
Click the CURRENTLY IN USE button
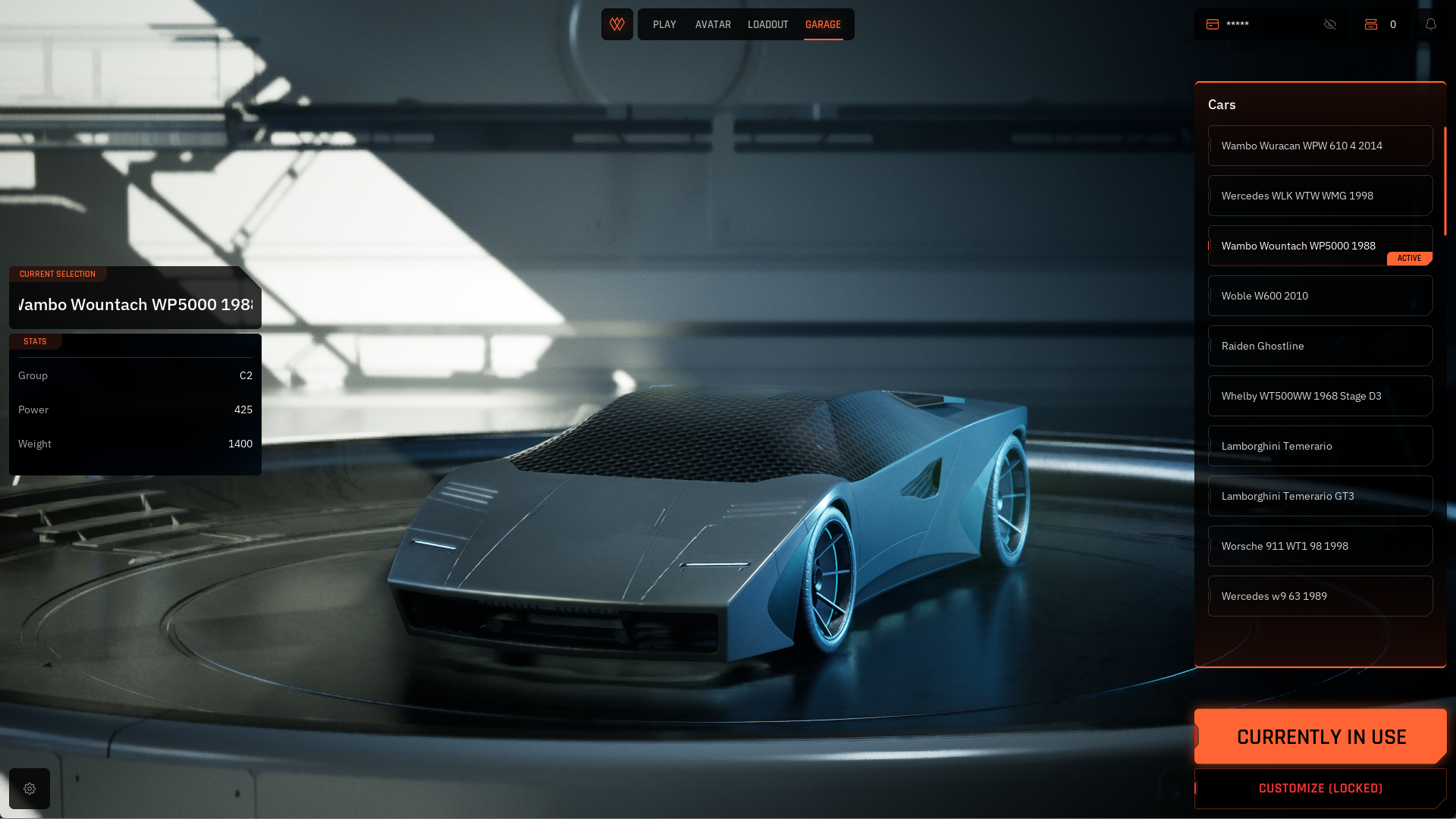(1320, 736)
